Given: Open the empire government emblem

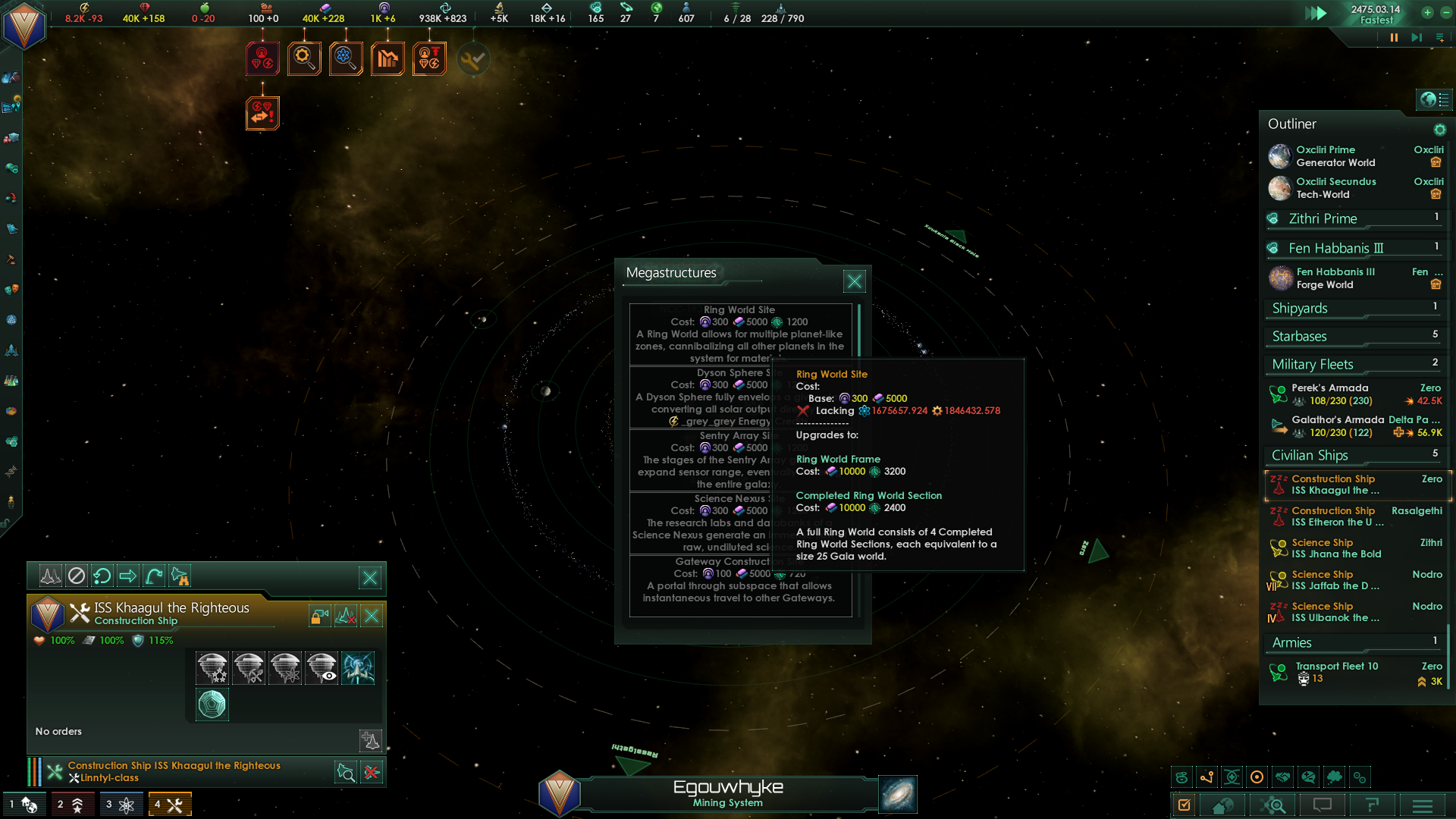Looking at the screenshot, I should 24,25.
